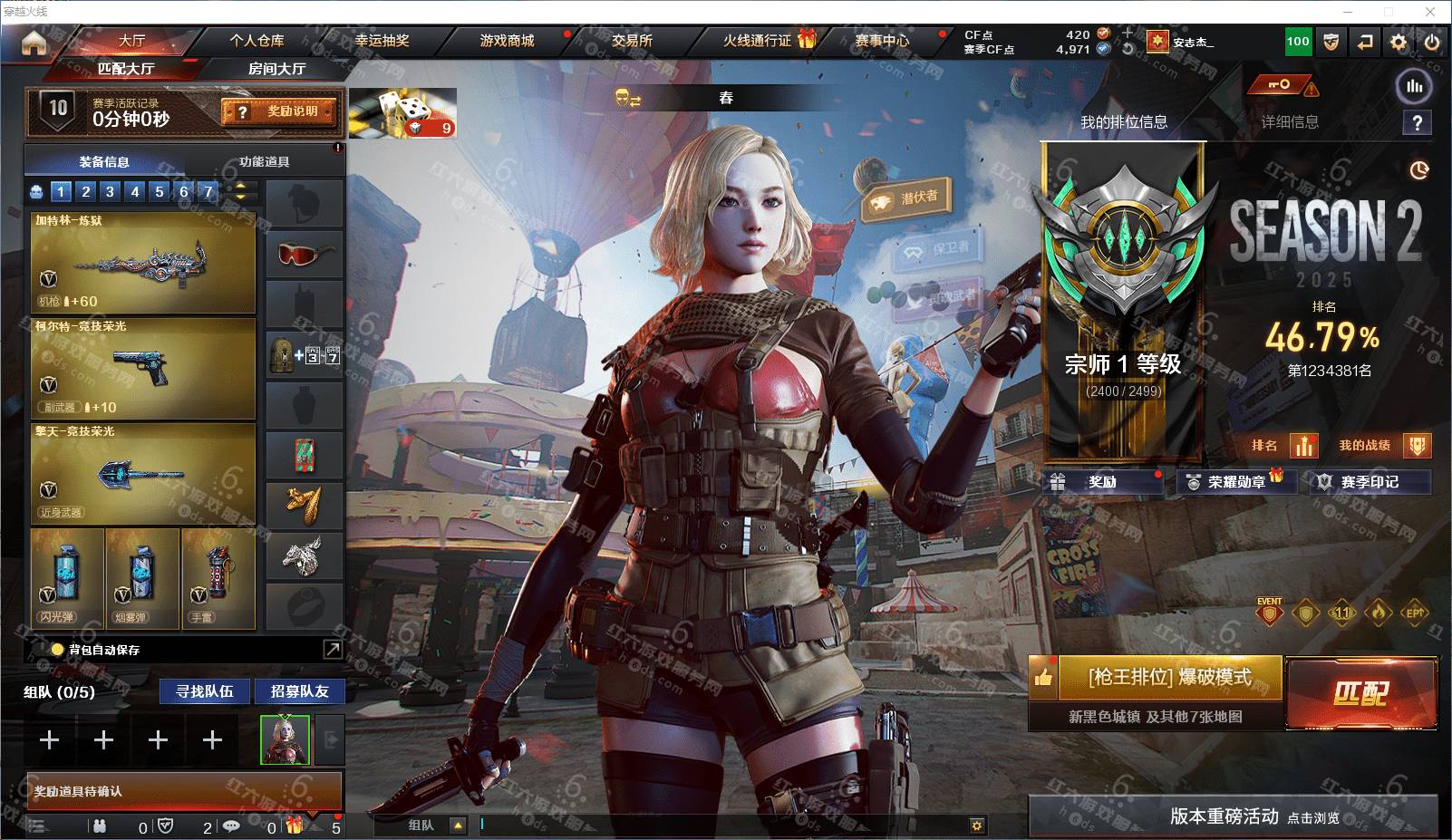Open the 版本重磅活动 banner
1452x840 pixels.
click(1233, 816)
